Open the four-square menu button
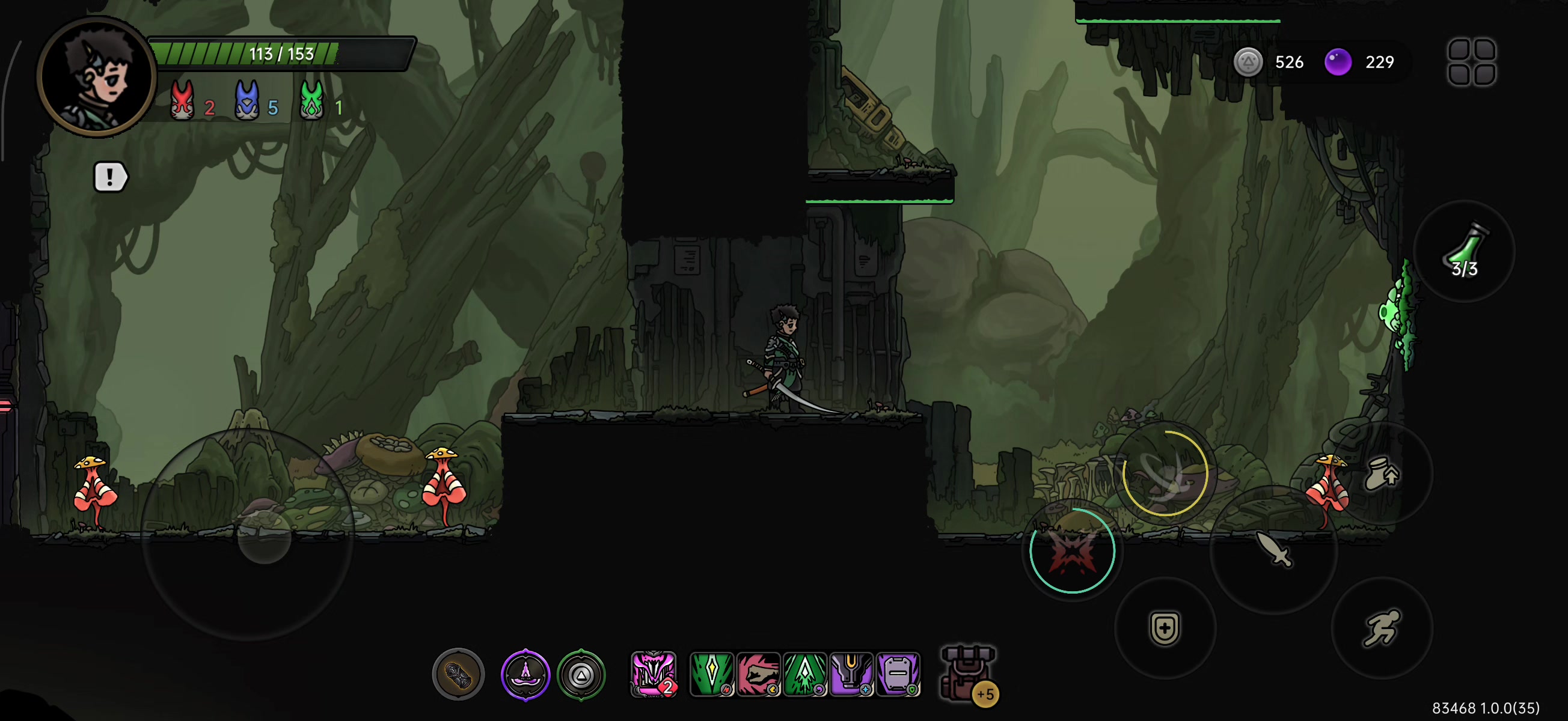 pyautogui.click(x=1471, y=62)
